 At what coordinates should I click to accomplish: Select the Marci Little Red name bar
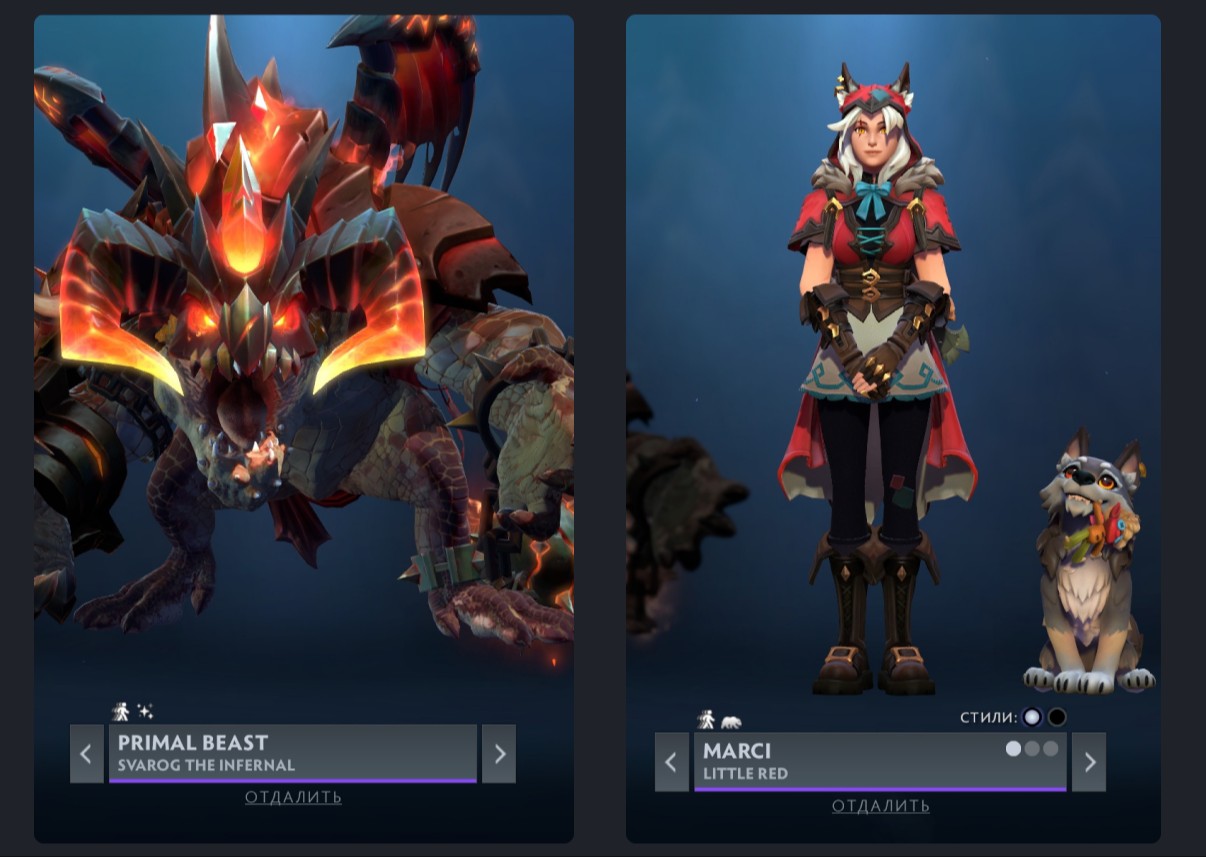pyautogui.click(x=850, y=762)
